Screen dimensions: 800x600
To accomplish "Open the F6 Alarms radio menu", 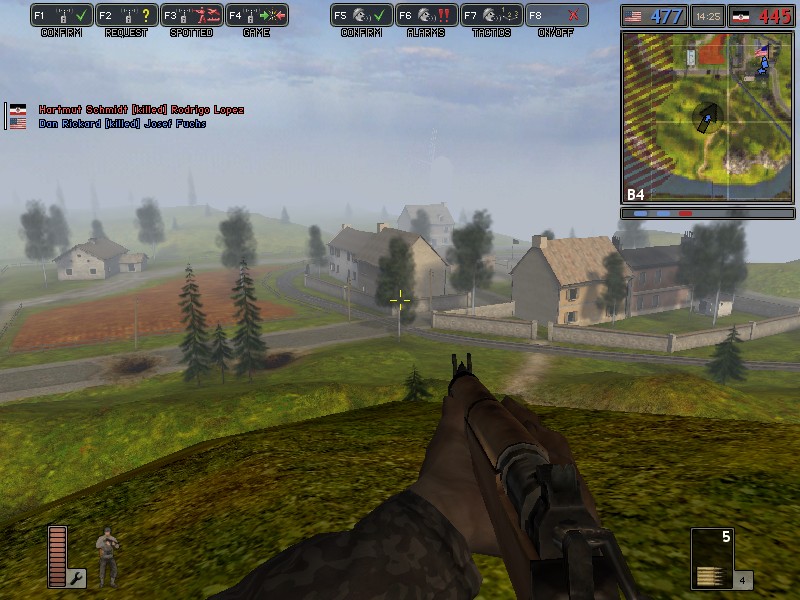I will click(426, 16).
